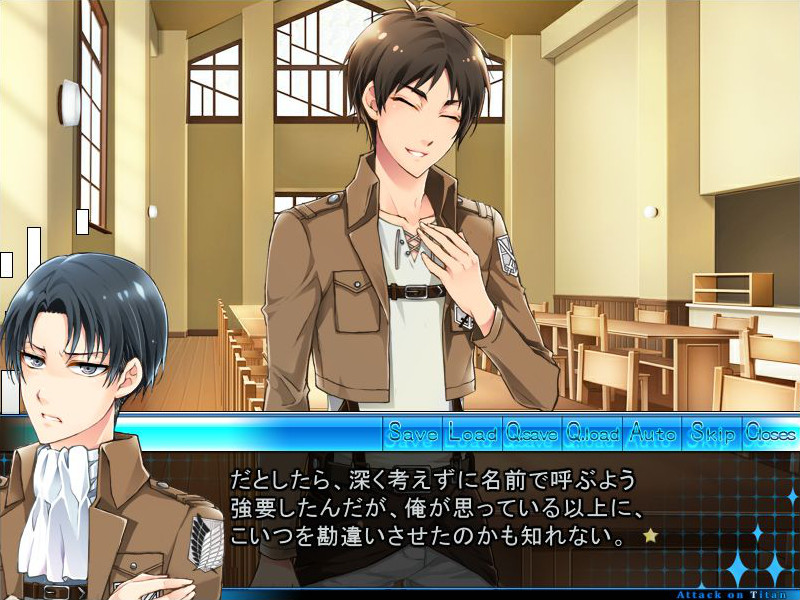The width and height of the screenshot is (800, 600).
Task: Activate the Skip button
Action: (x=711, y=433)
